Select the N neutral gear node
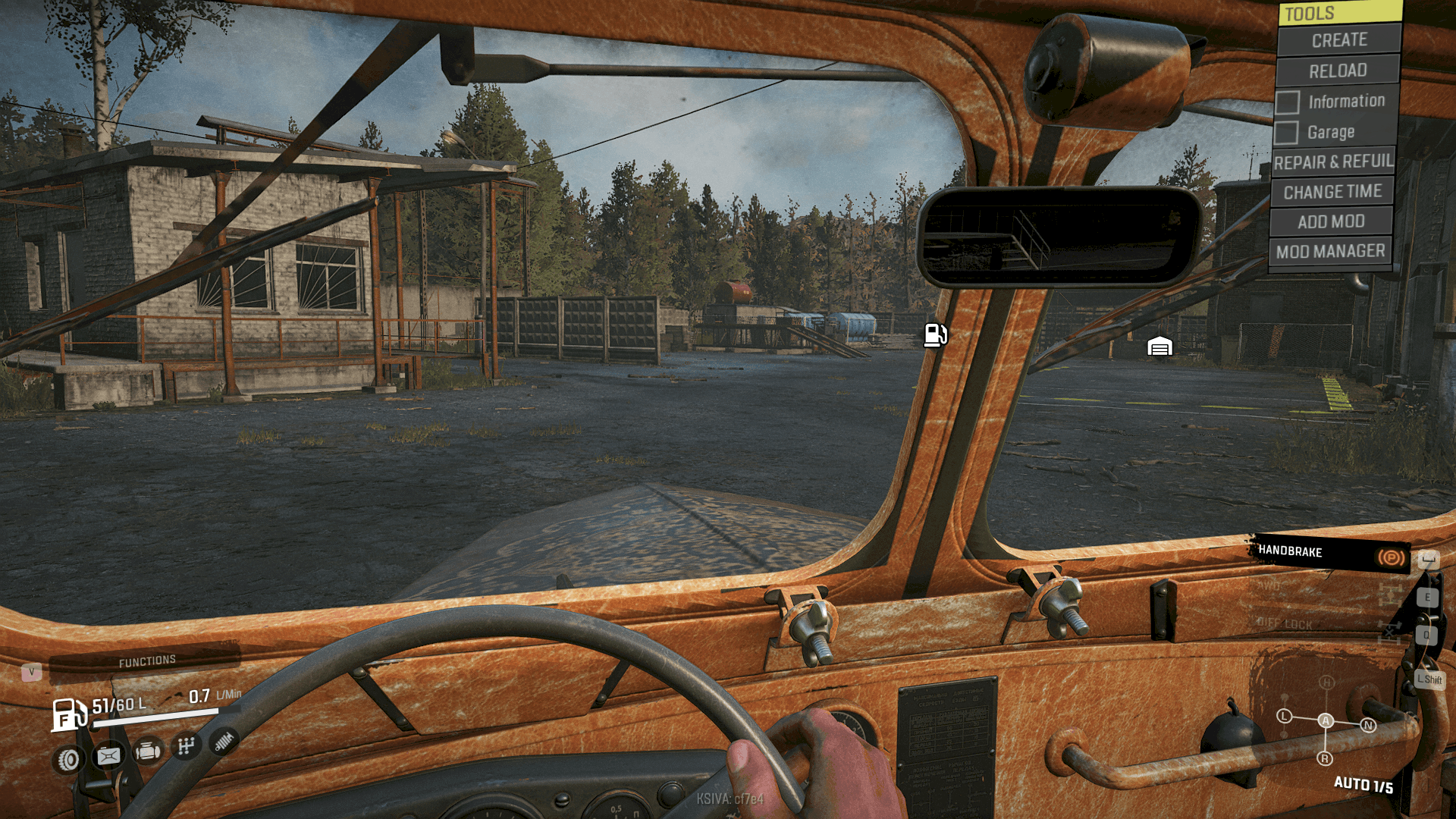 click(1369, 726)
